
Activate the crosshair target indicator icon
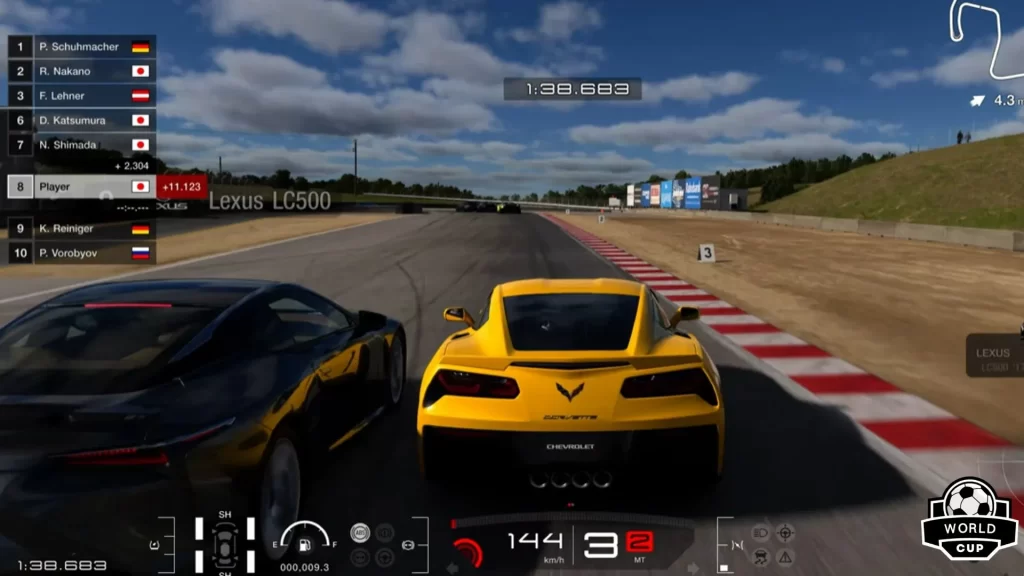click(785, 533)
